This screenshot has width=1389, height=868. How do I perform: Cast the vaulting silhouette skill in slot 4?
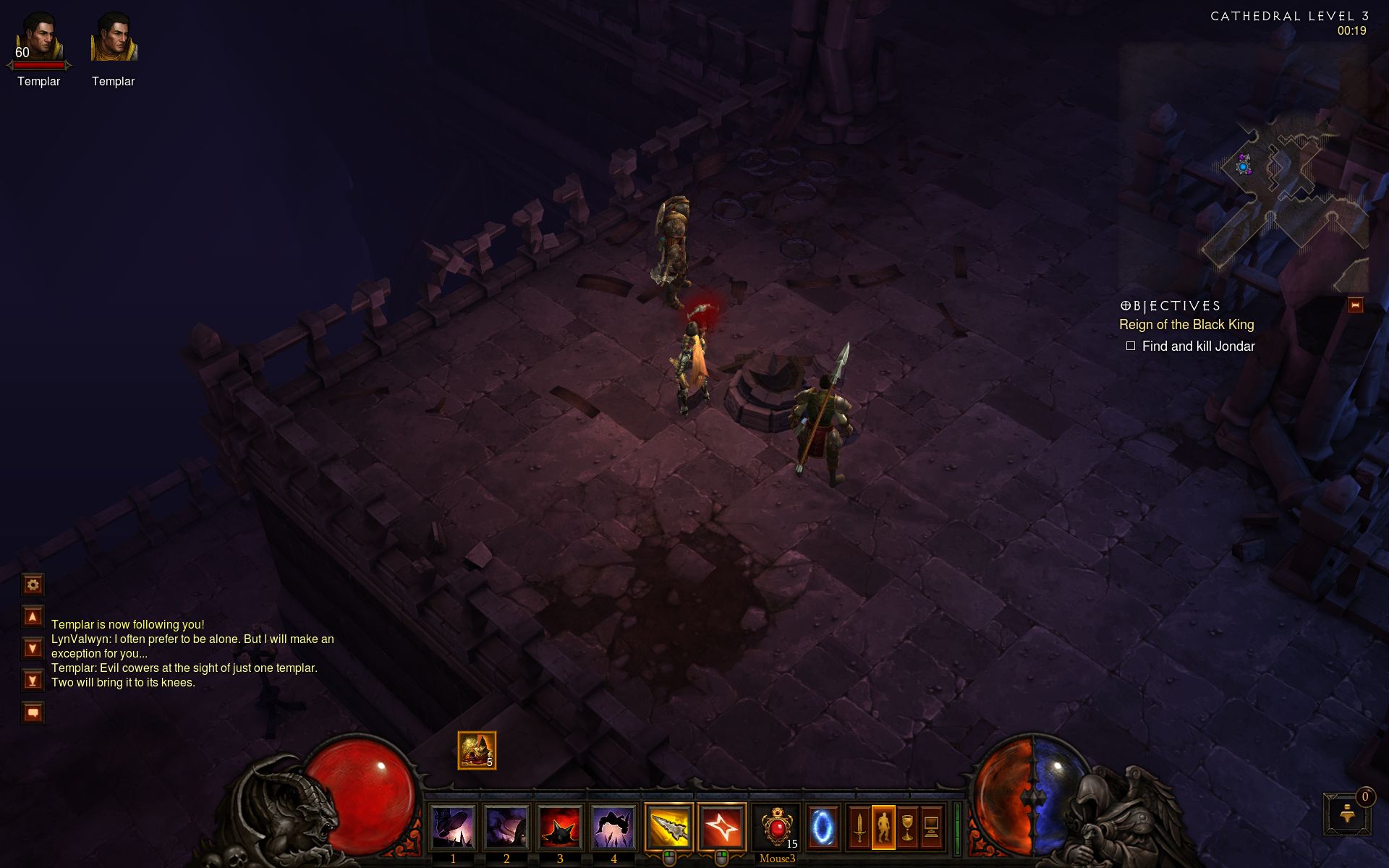pyautogui.click(x=613, y=827)
